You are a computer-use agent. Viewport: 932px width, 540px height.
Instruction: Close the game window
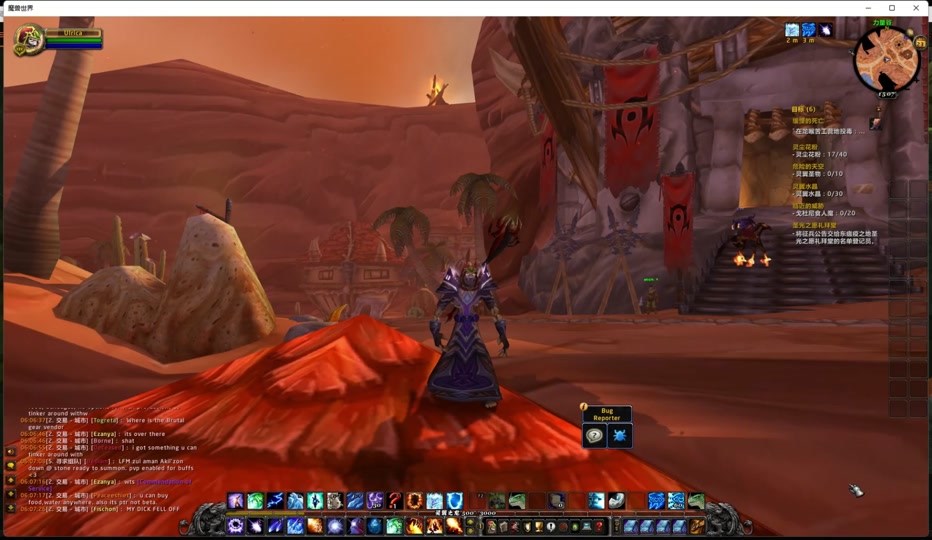pos(916,8)
